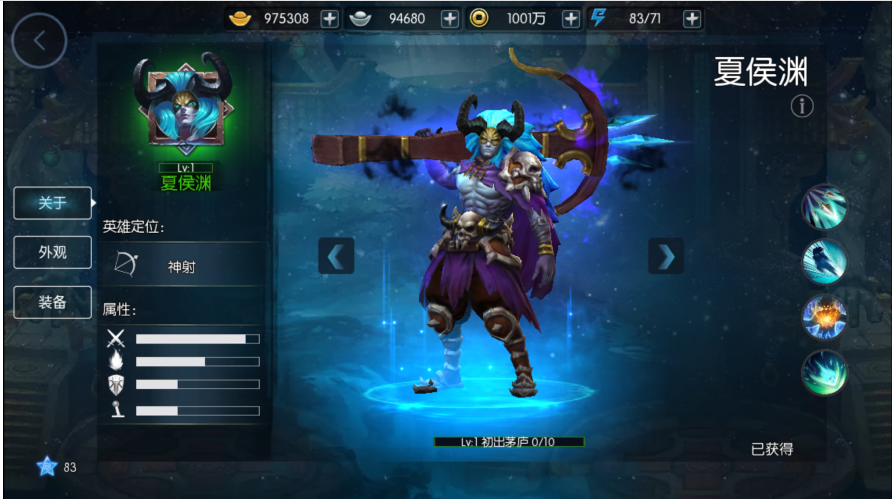Refill lightning energy with plus button
Viewport: 892px width, 499px height.
691,19
